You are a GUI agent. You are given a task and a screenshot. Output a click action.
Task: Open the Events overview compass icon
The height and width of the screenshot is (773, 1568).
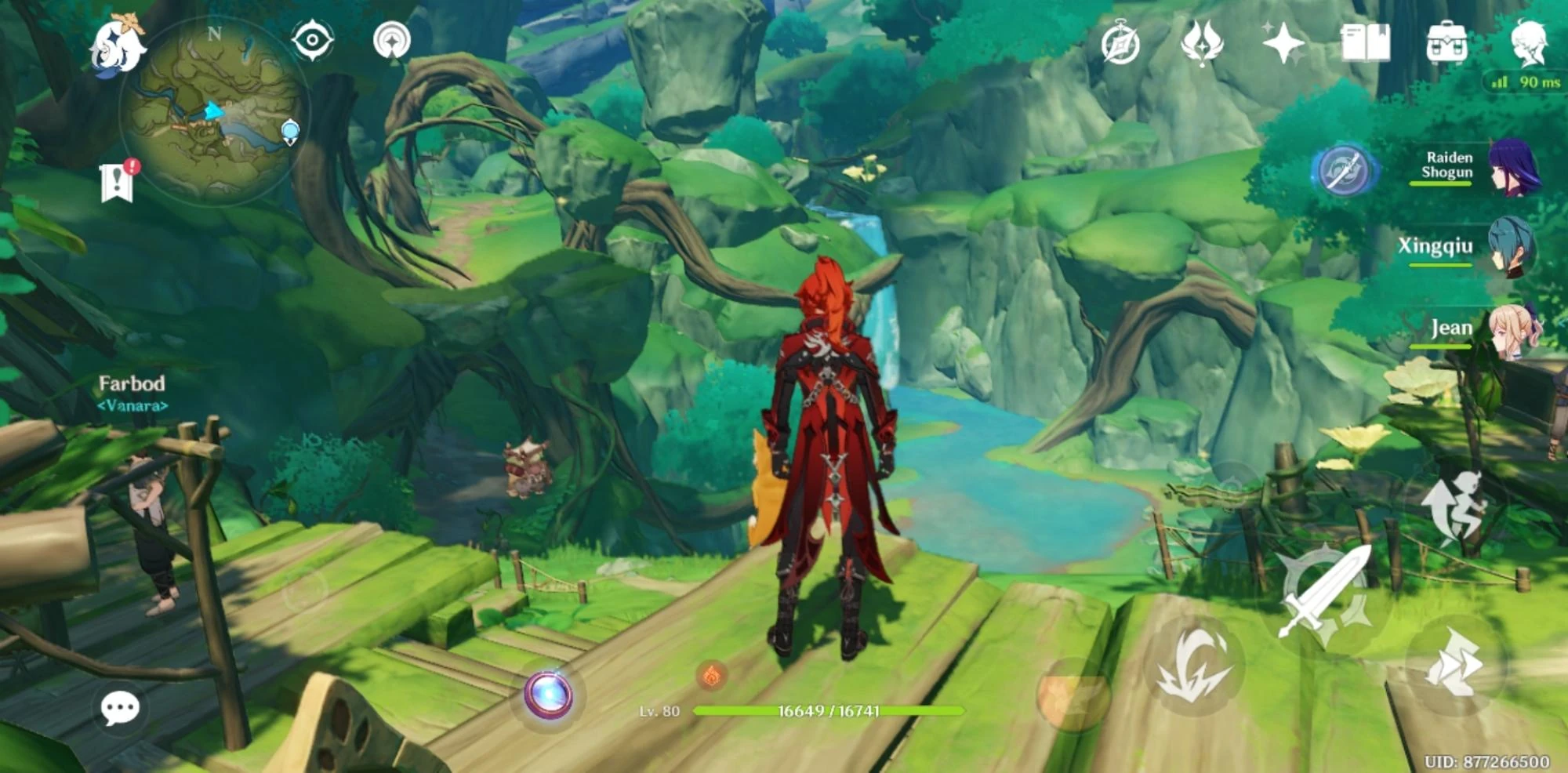tap(1120, 45)
